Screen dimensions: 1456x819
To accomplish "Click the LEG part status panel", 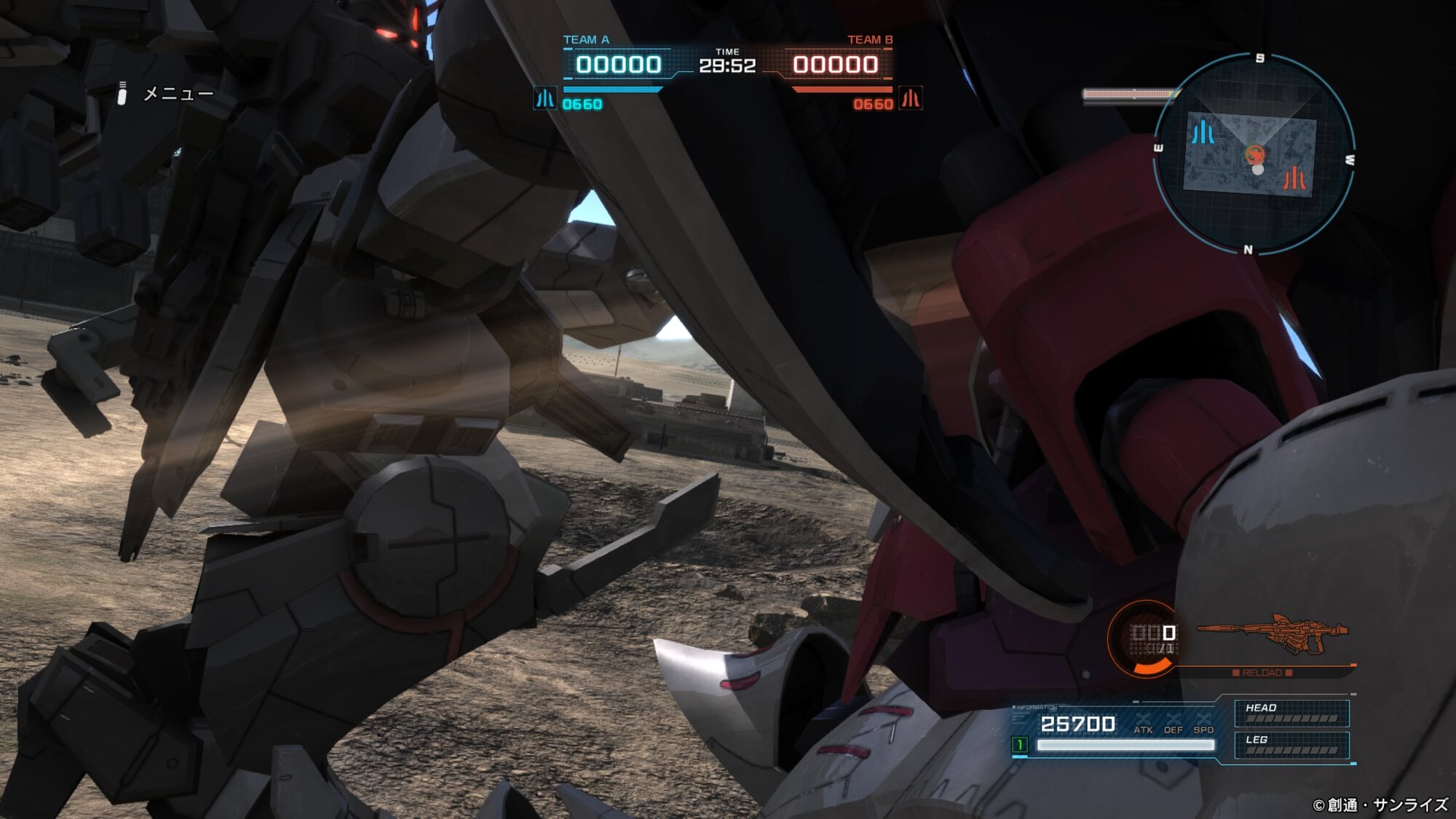I will point(1291,745).
